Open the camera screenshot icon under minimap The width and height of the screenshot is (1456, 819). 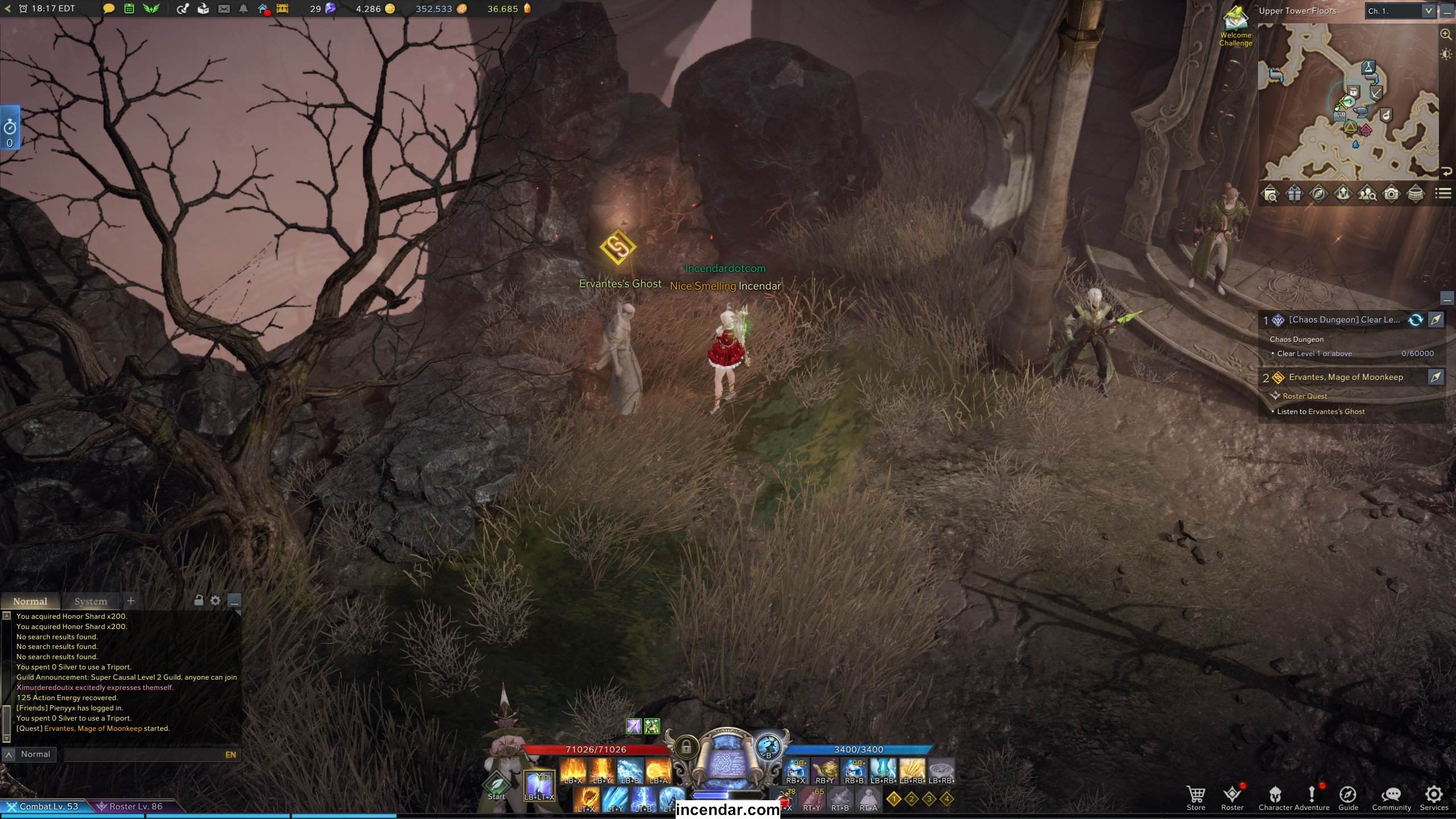(1391, 194)
